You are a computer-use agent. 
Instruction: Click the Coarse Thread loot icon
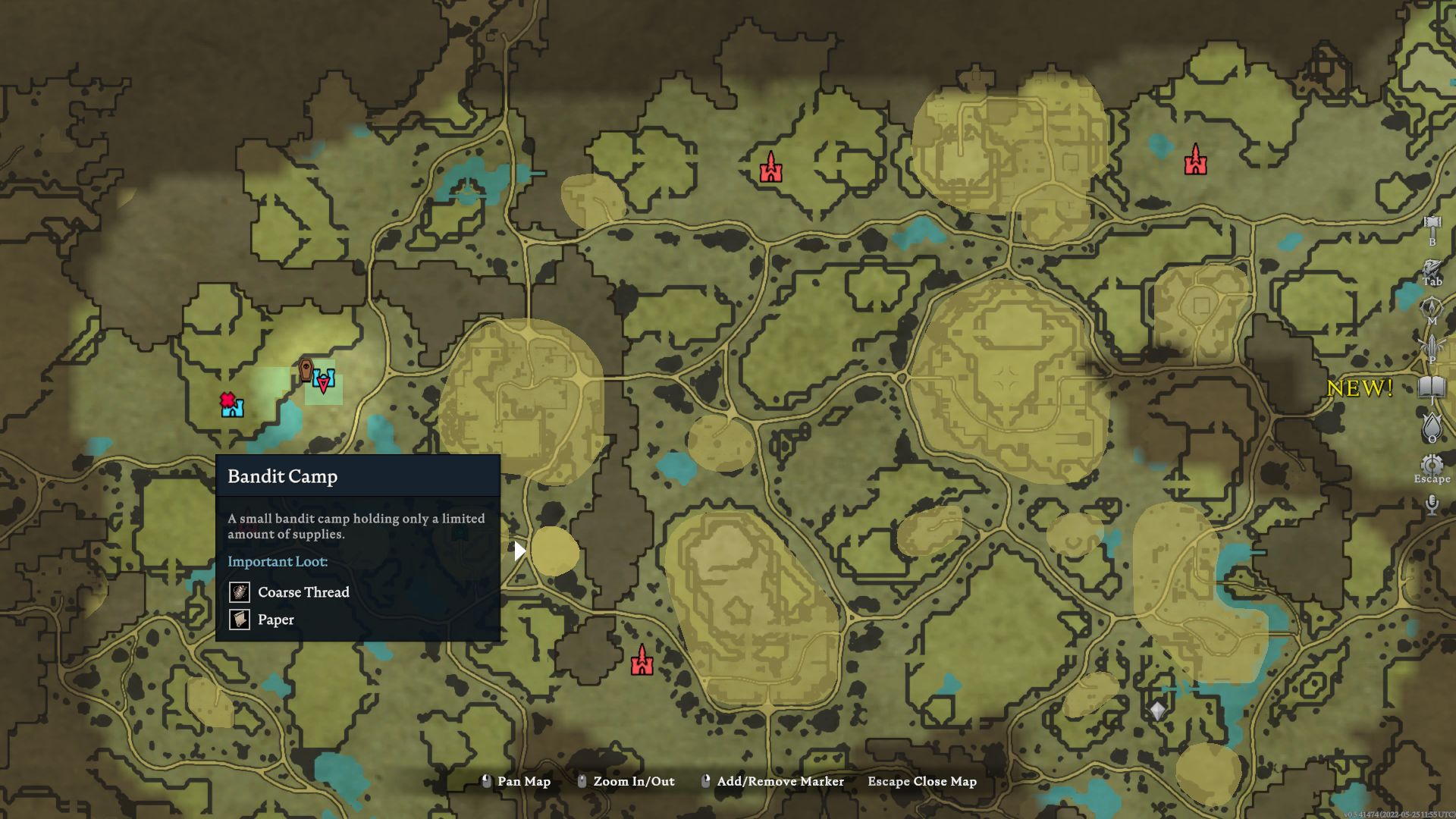(239, 592)
